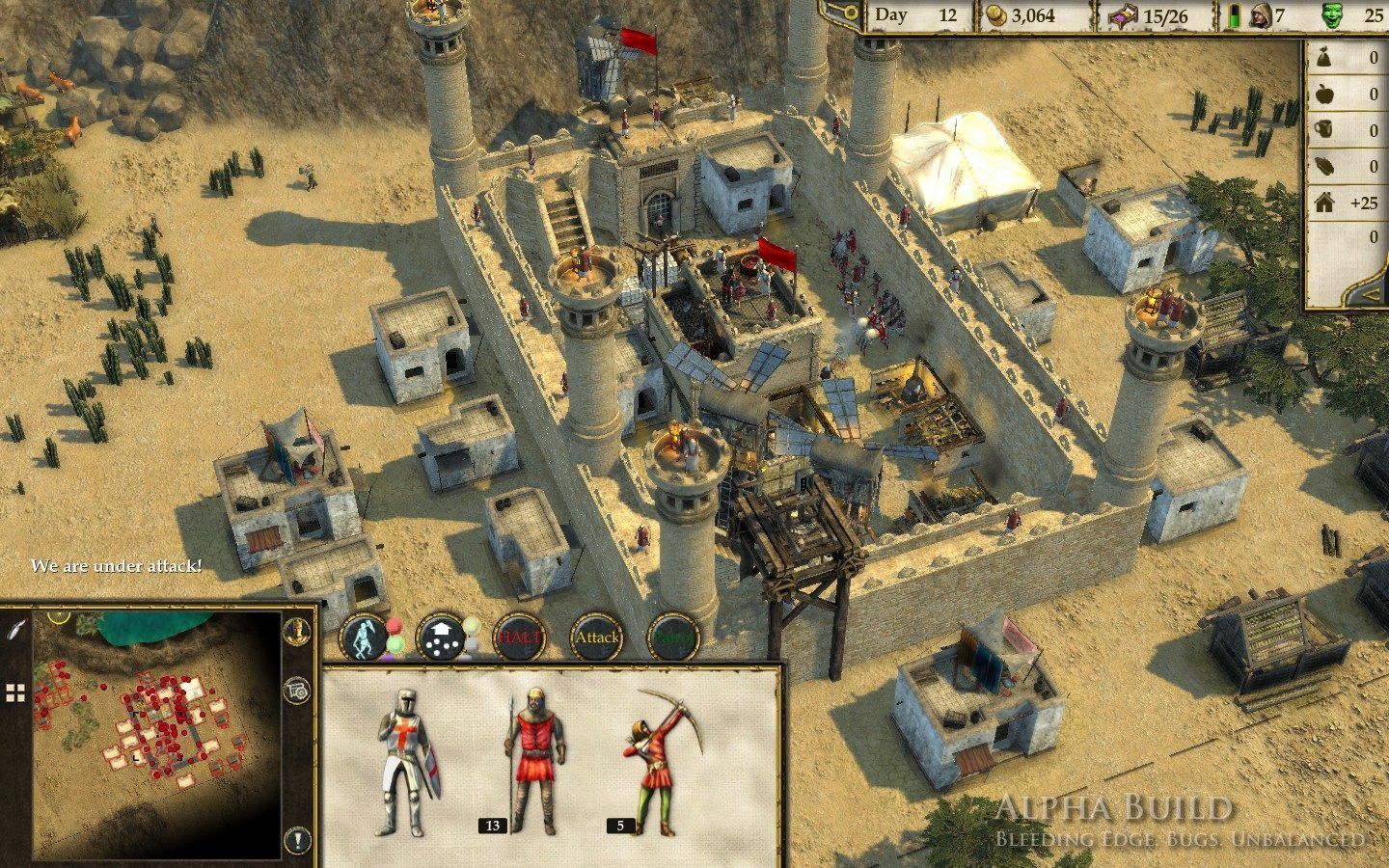Activate the Patrol command button
Image resolution: width=1389 pixels, height=868 pixels.
[672, 637]
